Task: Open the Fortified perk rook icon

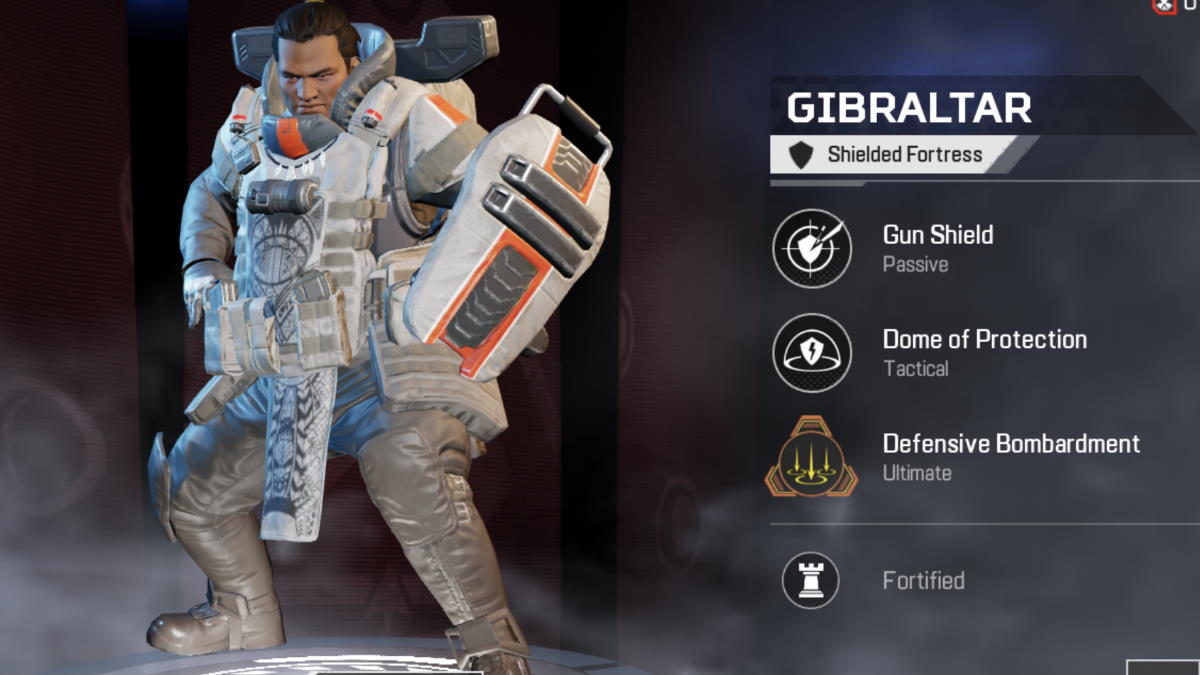Action: pyautogui.click(x=810, y=580)
